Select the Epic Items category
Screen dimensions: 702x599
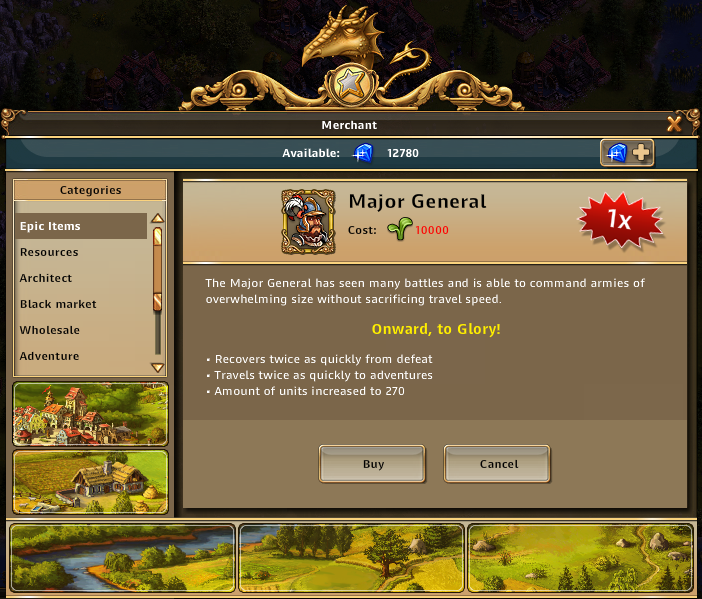point(80,226)
